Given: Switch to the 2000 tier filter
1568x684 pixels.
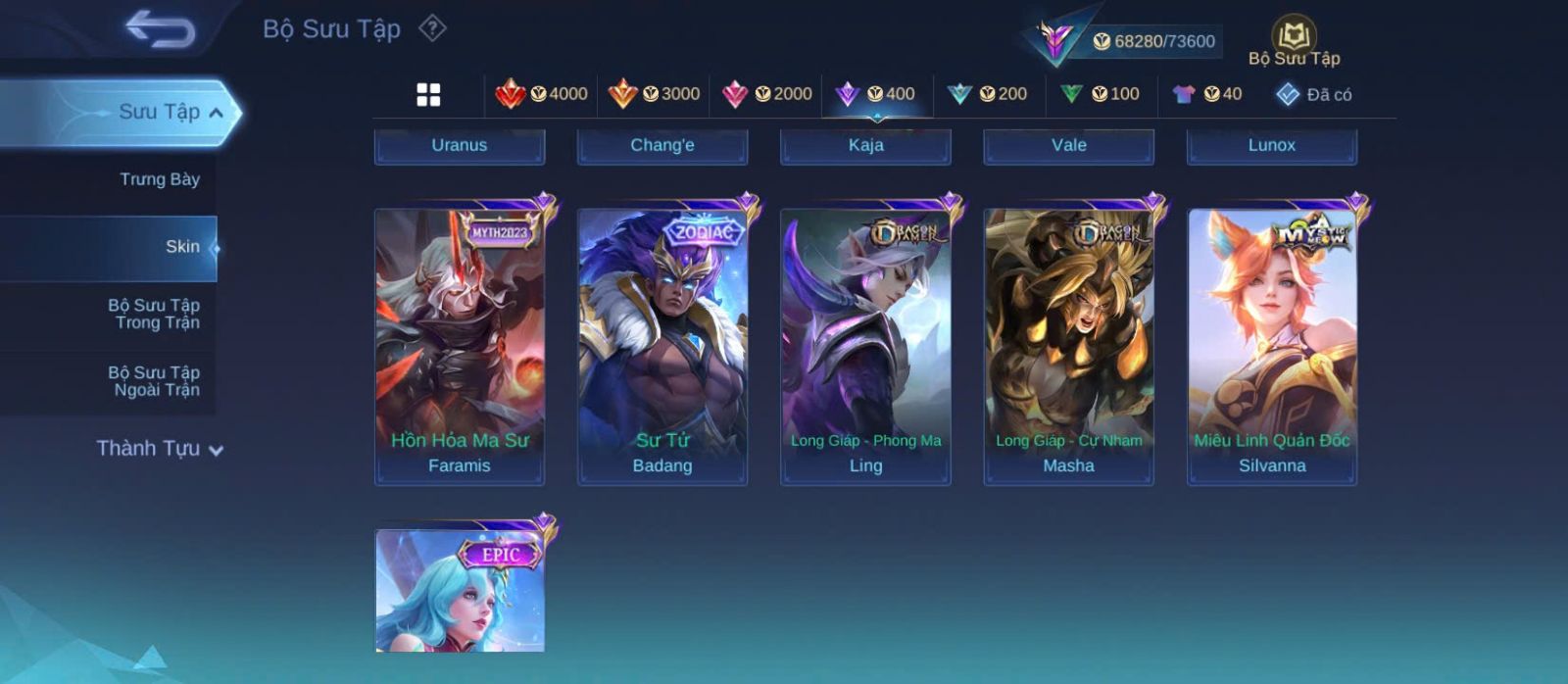Looking at the screenshot, I should pyautogui.click(x=766, y=94).
